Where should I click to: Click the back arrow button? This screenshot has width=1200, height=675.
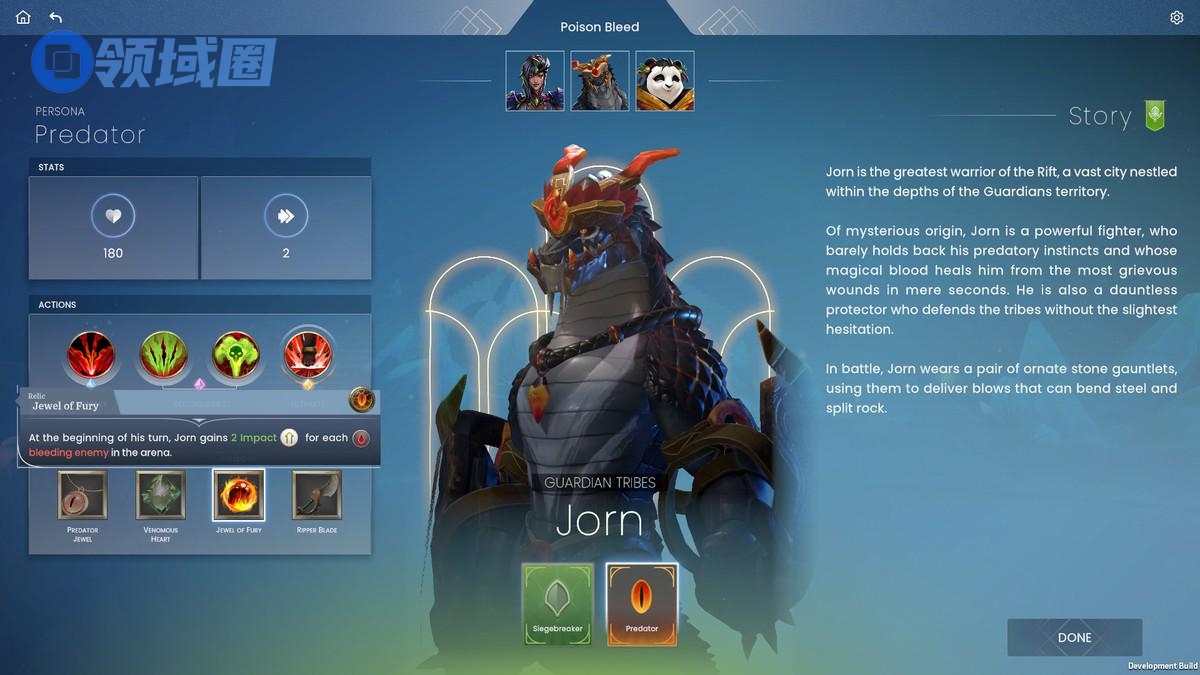click(55, 17)
